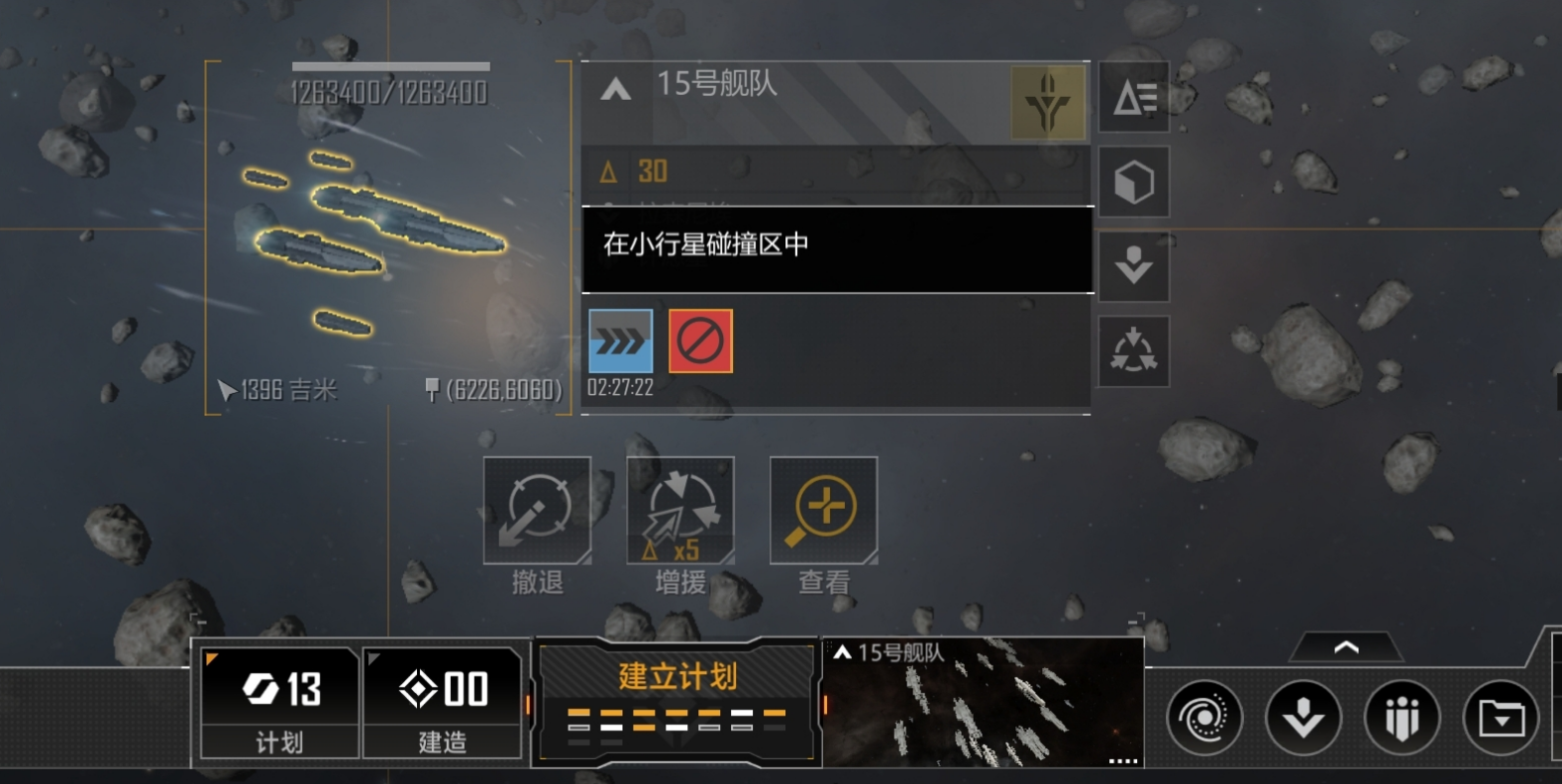Open the people group round button
This screenshot has width=1562, height=784.
tap(1402, 718)
